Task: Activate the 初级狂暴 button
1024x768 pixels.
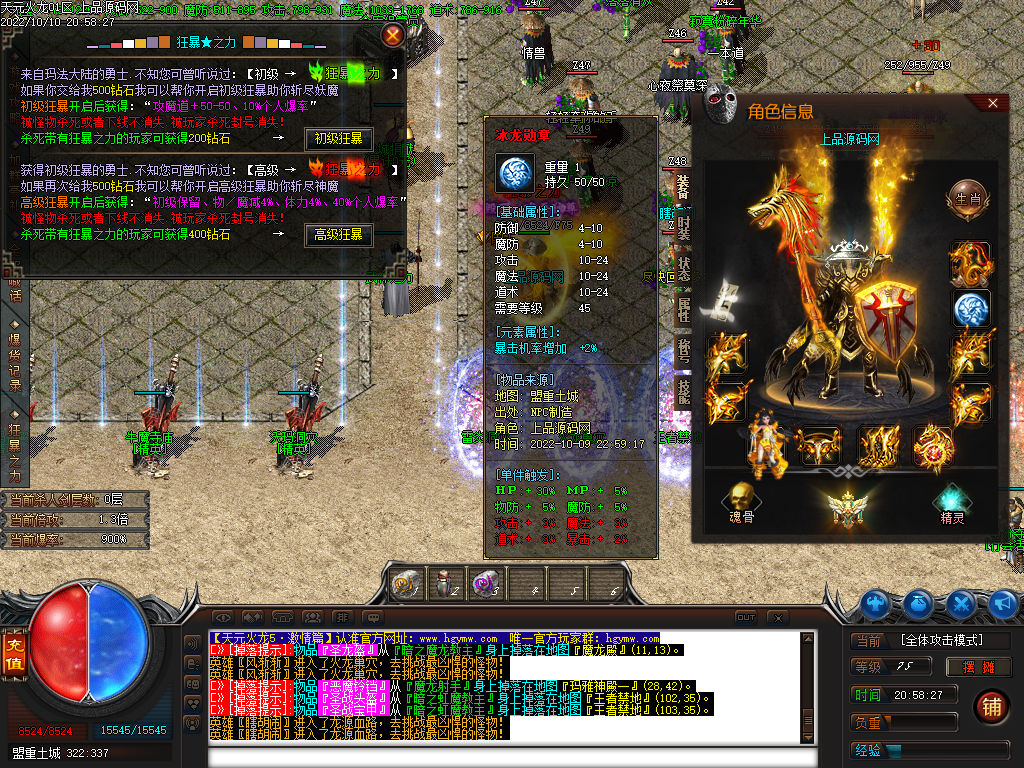Action: click(x=338, y=139)
